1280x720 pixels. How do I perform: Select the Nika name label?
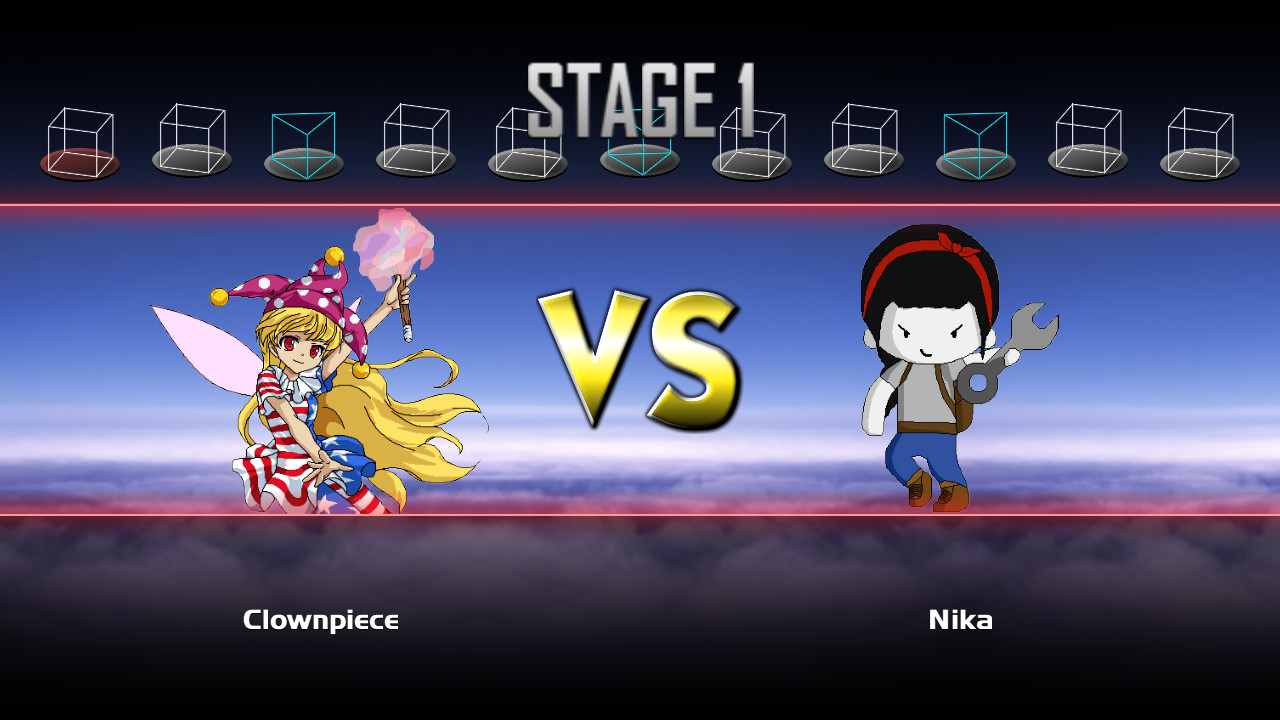960,620
